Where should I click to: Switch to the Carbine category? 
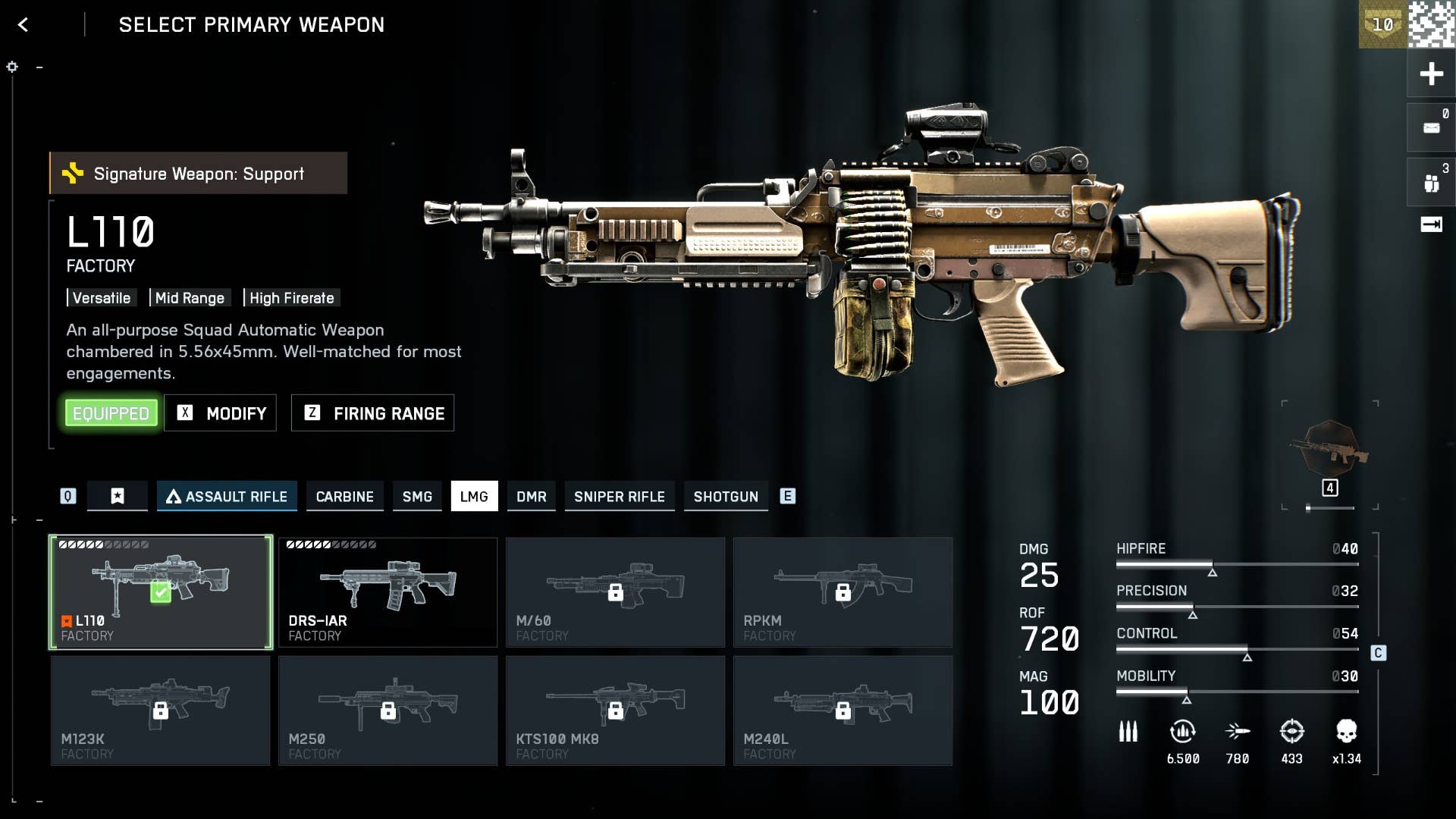(x=344, y=497)
